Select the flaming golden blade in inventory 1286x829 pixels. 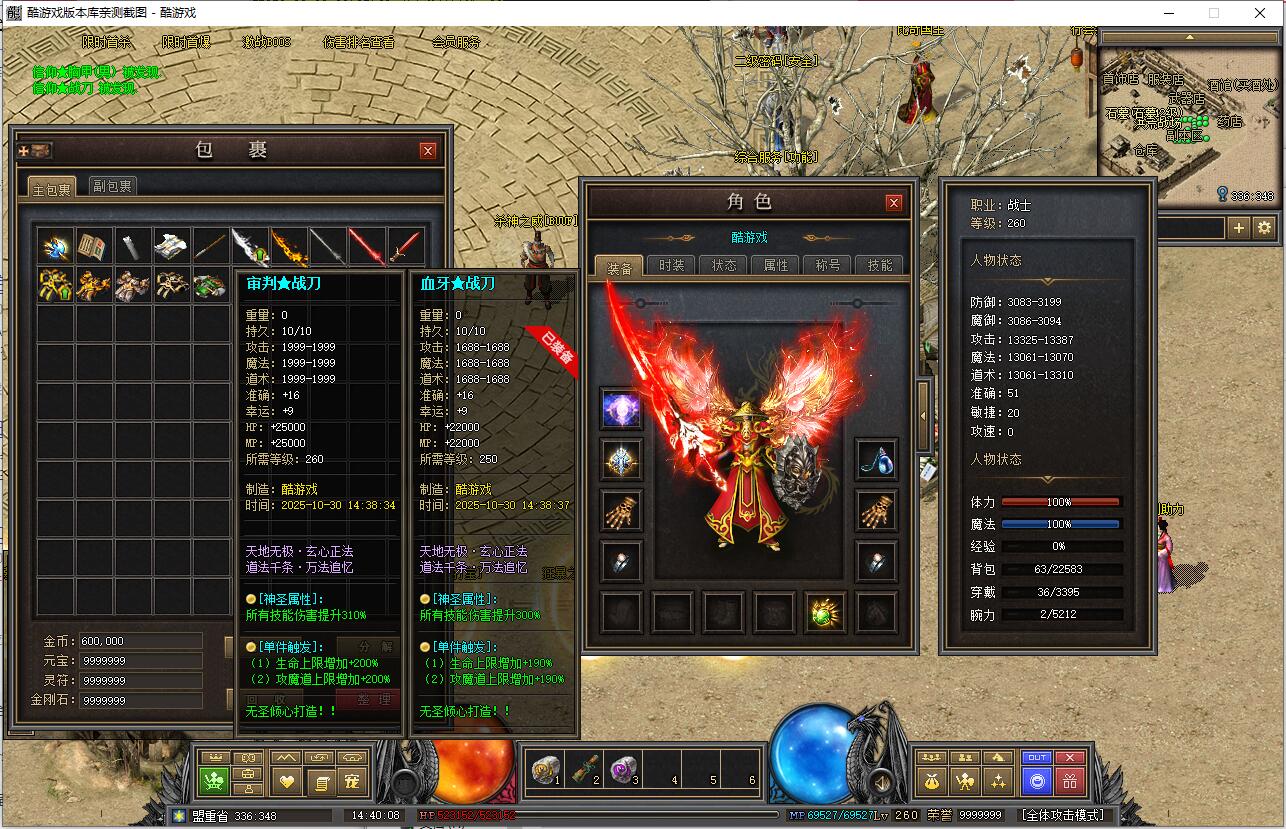[x=289, y=245]
